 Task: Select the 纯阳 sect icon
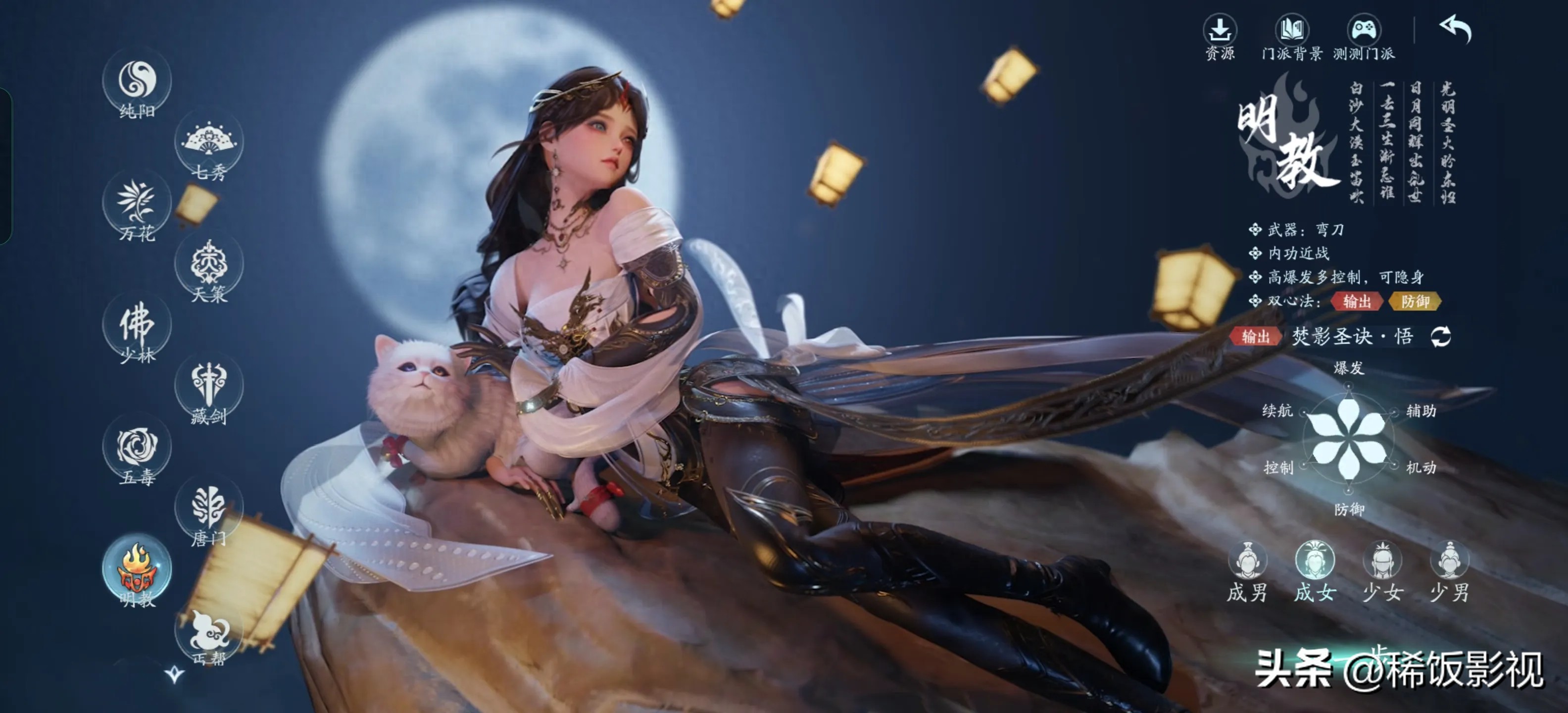click(137, 81)
